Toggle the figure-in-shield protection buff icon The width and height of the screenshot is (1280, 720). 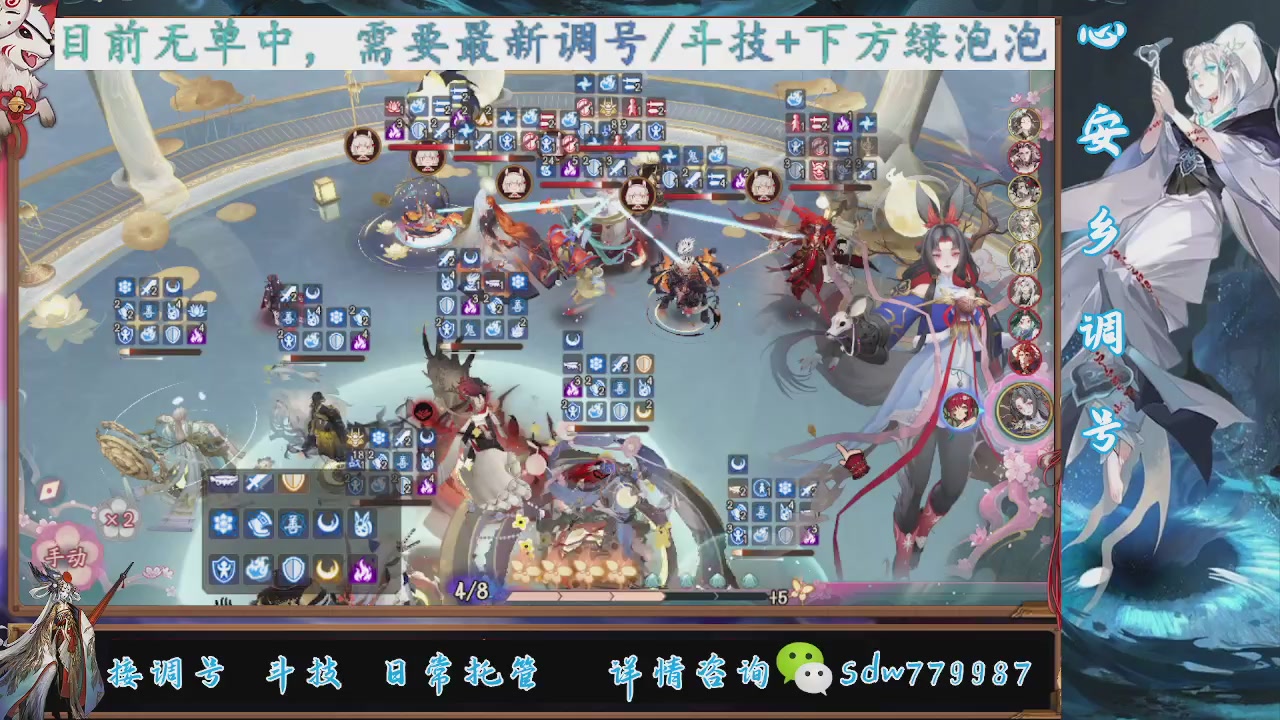tap(225, 569)
